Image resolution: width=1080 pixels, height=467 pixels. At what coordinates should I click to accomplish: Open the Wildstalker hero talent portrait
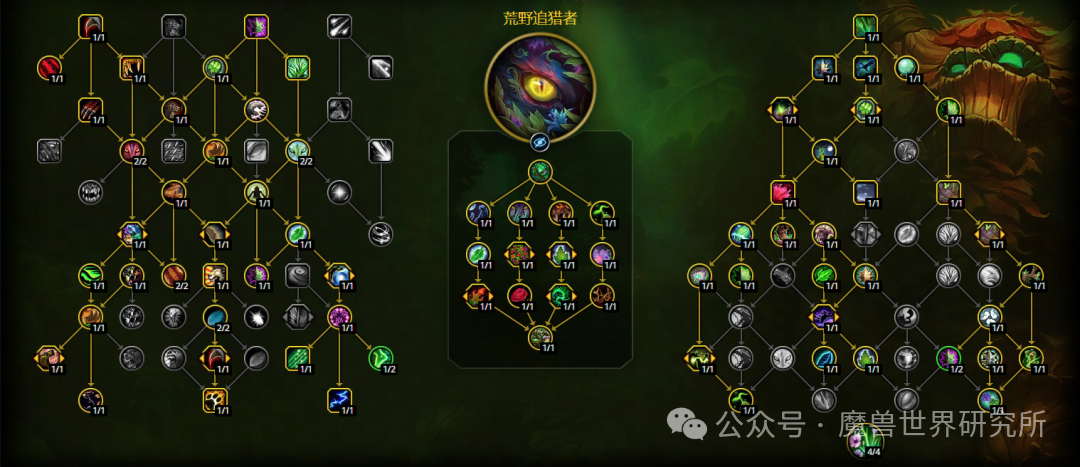[540, 83]
